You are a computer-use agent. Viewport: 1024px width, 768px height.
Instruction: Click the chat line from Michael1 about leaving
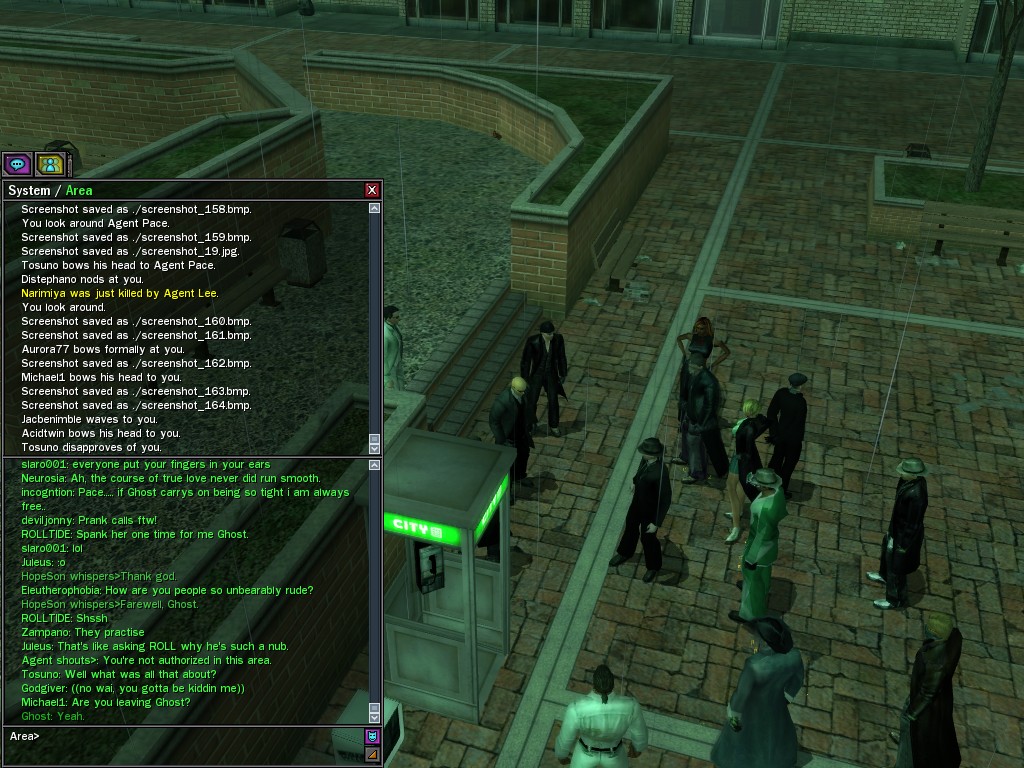tap(105, 702)
